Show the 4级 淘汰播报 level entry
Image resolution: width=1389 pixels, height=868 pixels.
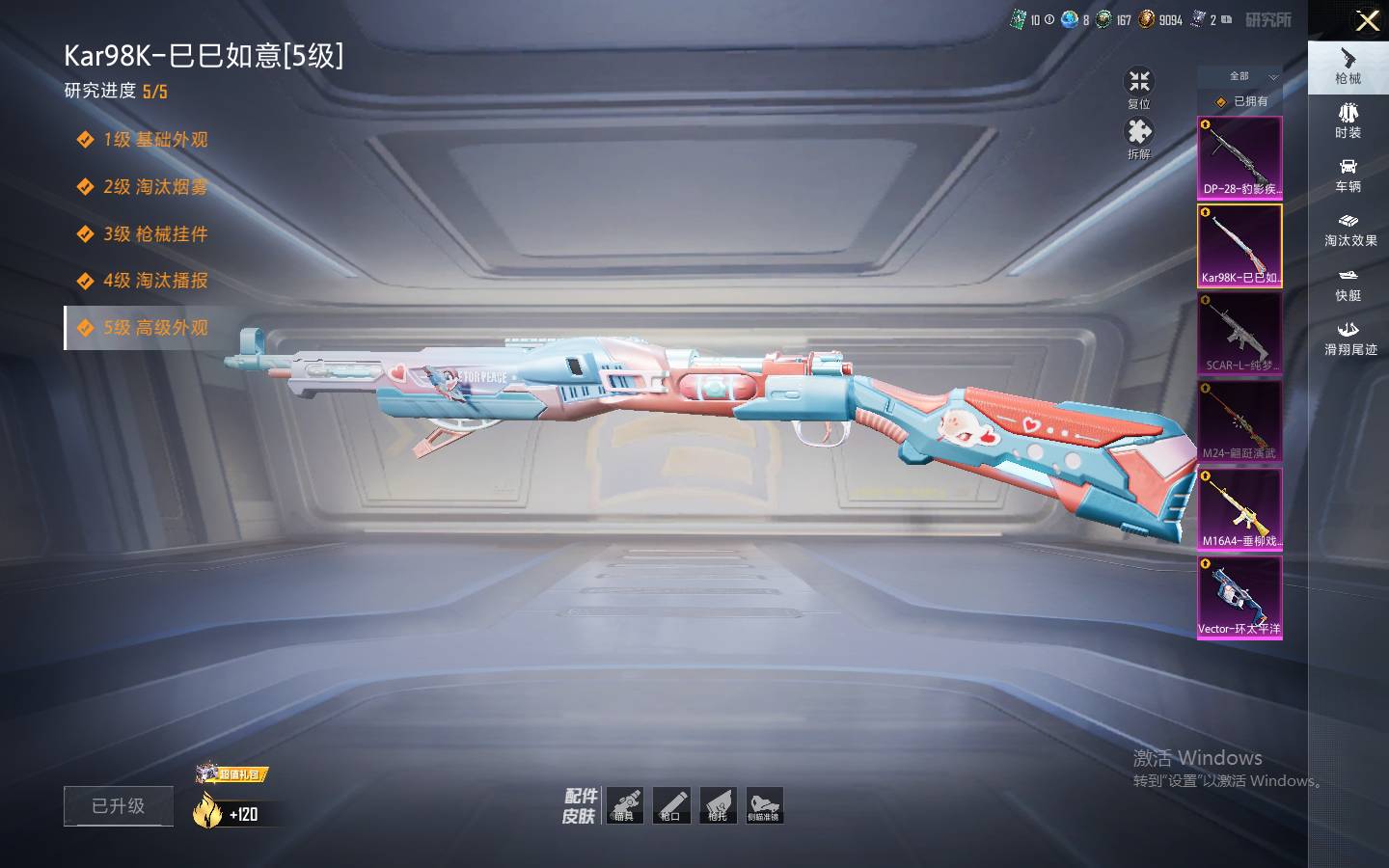click(154, 281)
